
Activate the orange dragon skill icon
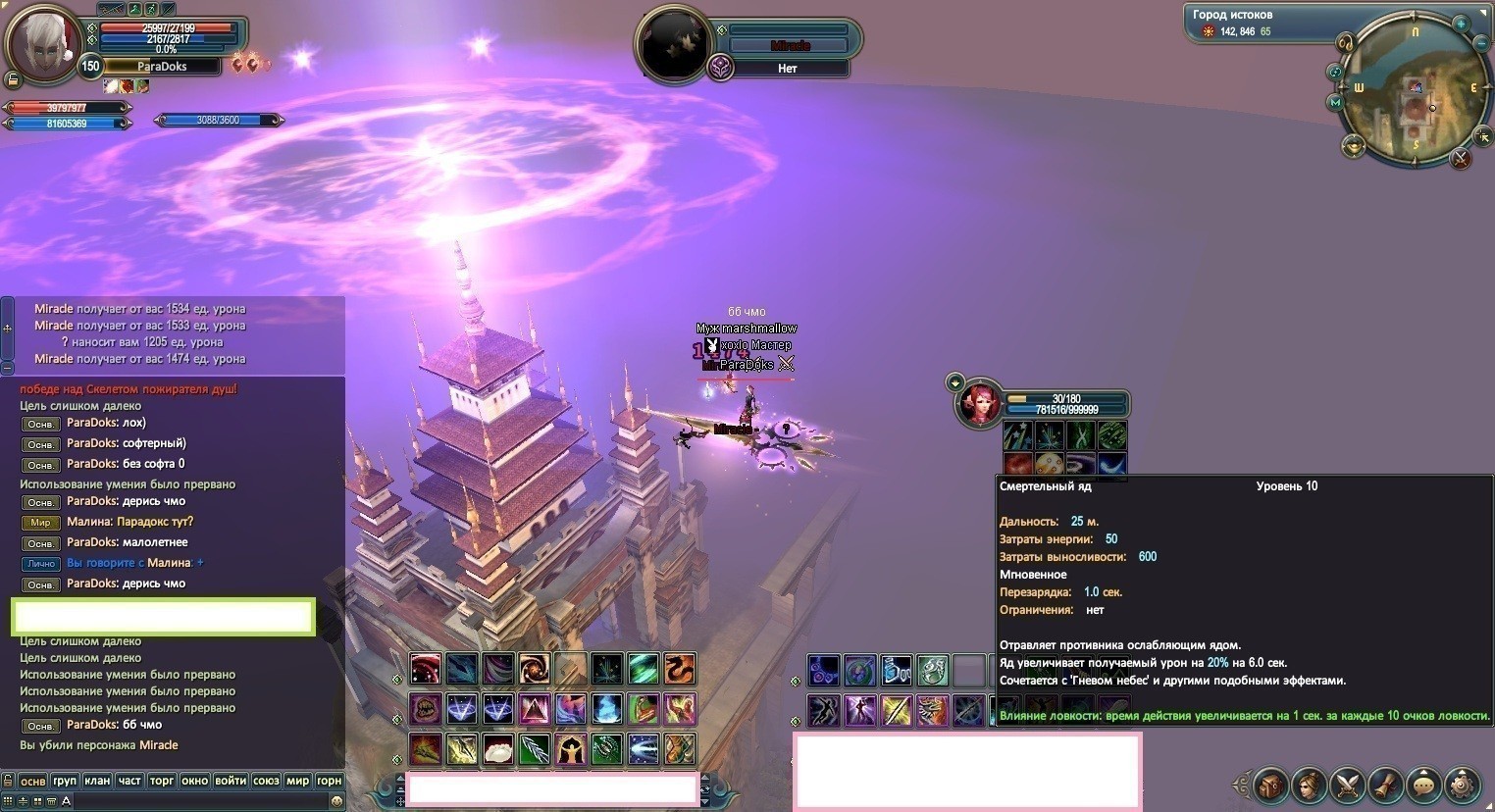[x=679, y=669]
